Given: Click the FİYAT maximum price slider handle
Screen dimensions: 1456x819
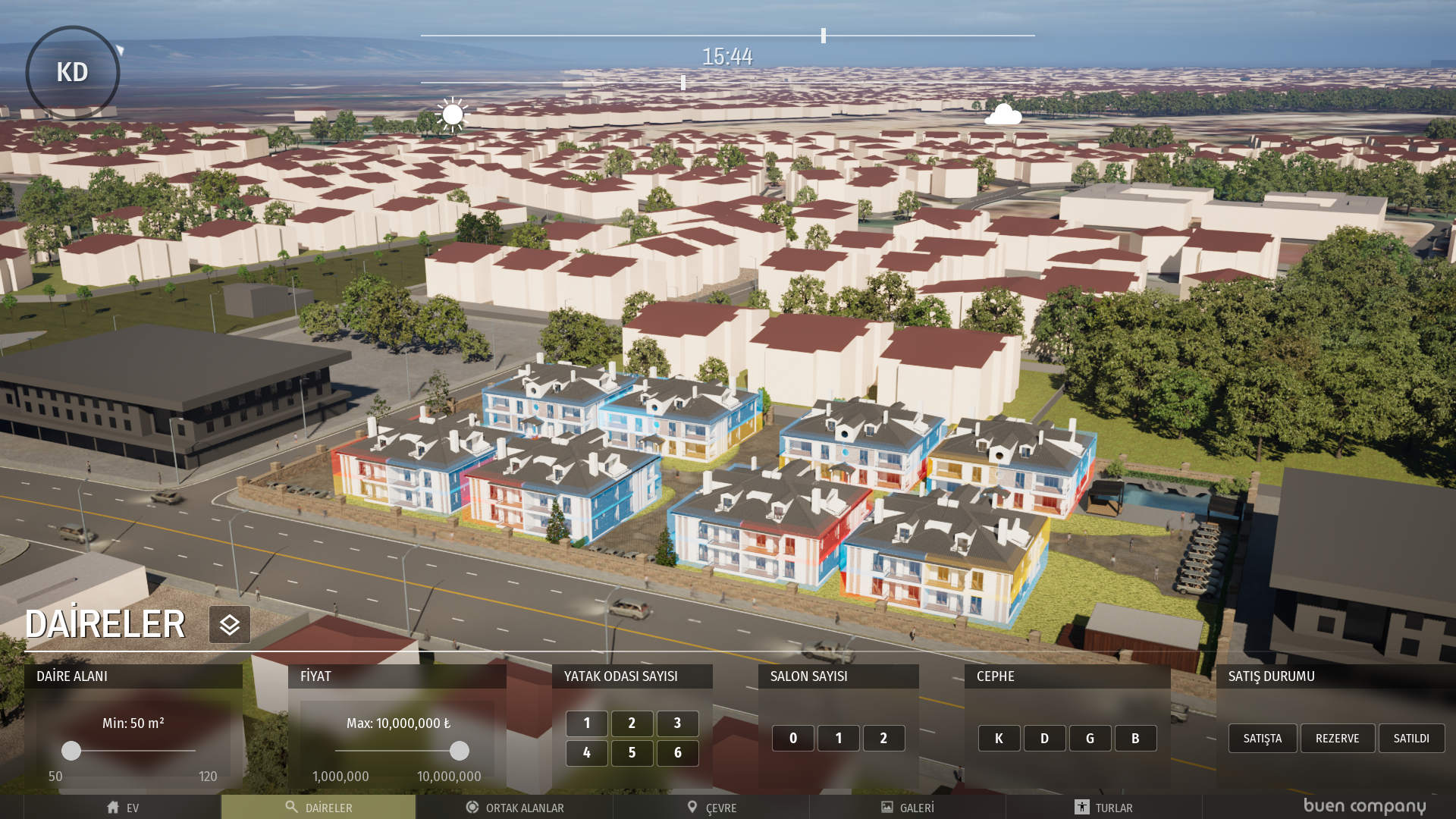Looking at the screenshot, I should pos(459,751).
